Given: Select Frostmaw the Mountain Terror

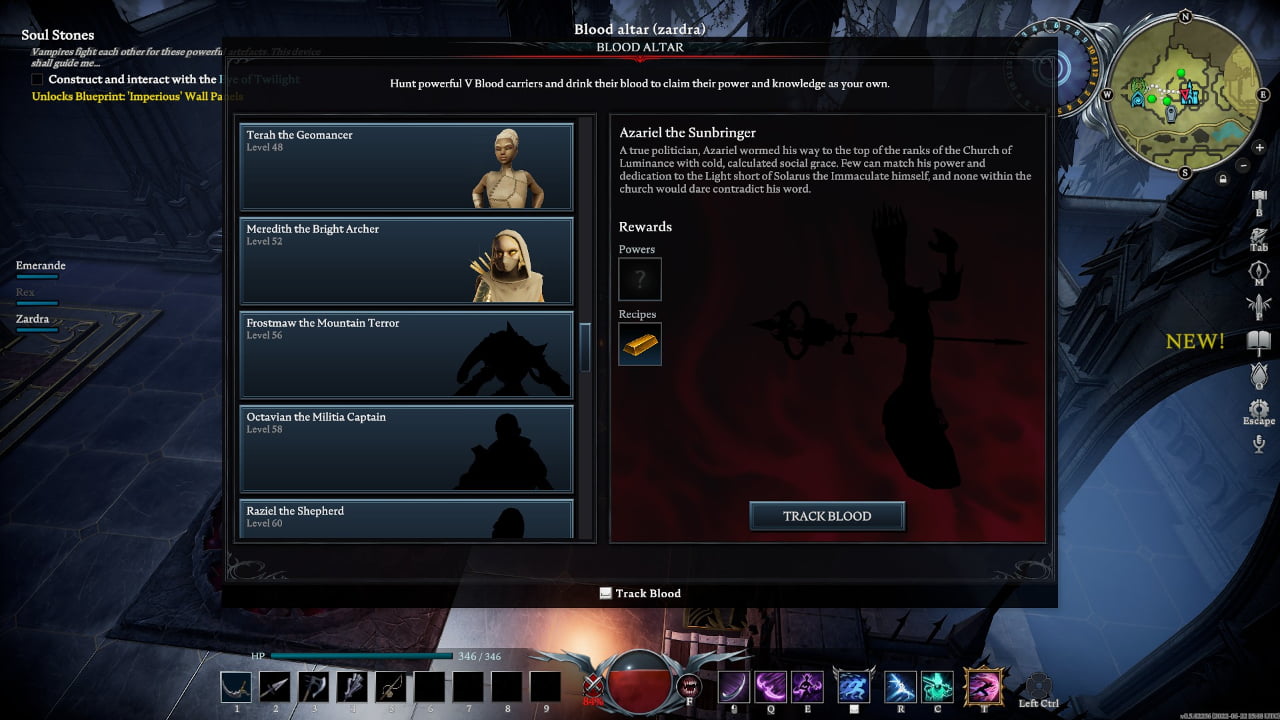Looking at the screenshot, I should click(406, 354).
